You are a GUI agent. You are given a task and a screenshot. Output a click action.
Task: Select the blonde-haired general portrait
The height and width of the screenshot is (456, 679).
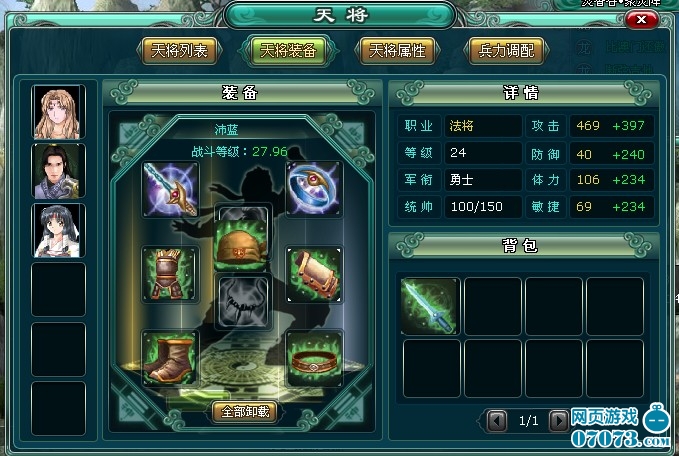(59, 111)
